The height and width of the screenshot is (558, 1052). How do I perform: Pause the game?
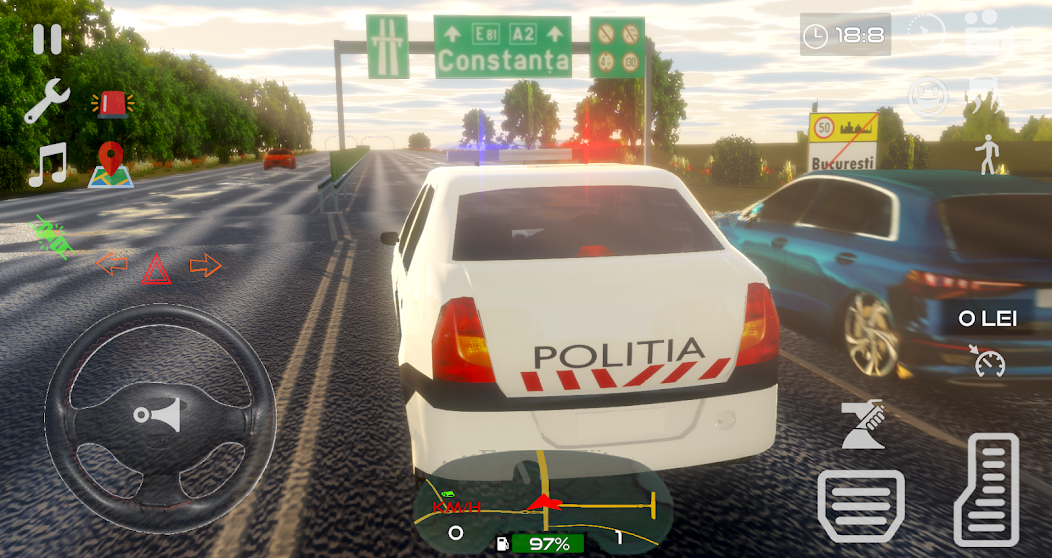click(47, 39)
